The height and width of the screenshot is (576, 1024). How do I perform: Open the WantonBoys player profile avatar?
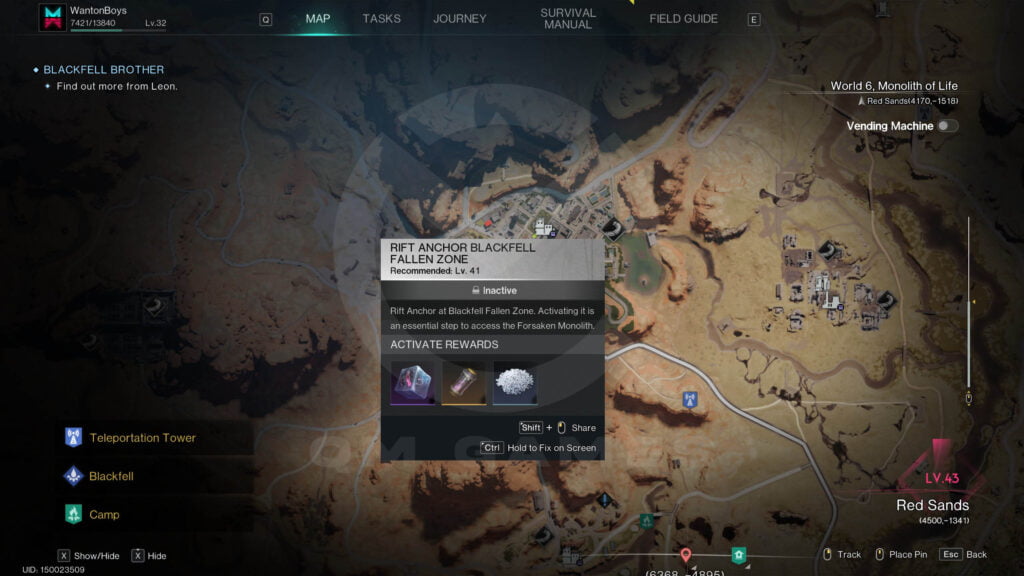tap(52, 17)
